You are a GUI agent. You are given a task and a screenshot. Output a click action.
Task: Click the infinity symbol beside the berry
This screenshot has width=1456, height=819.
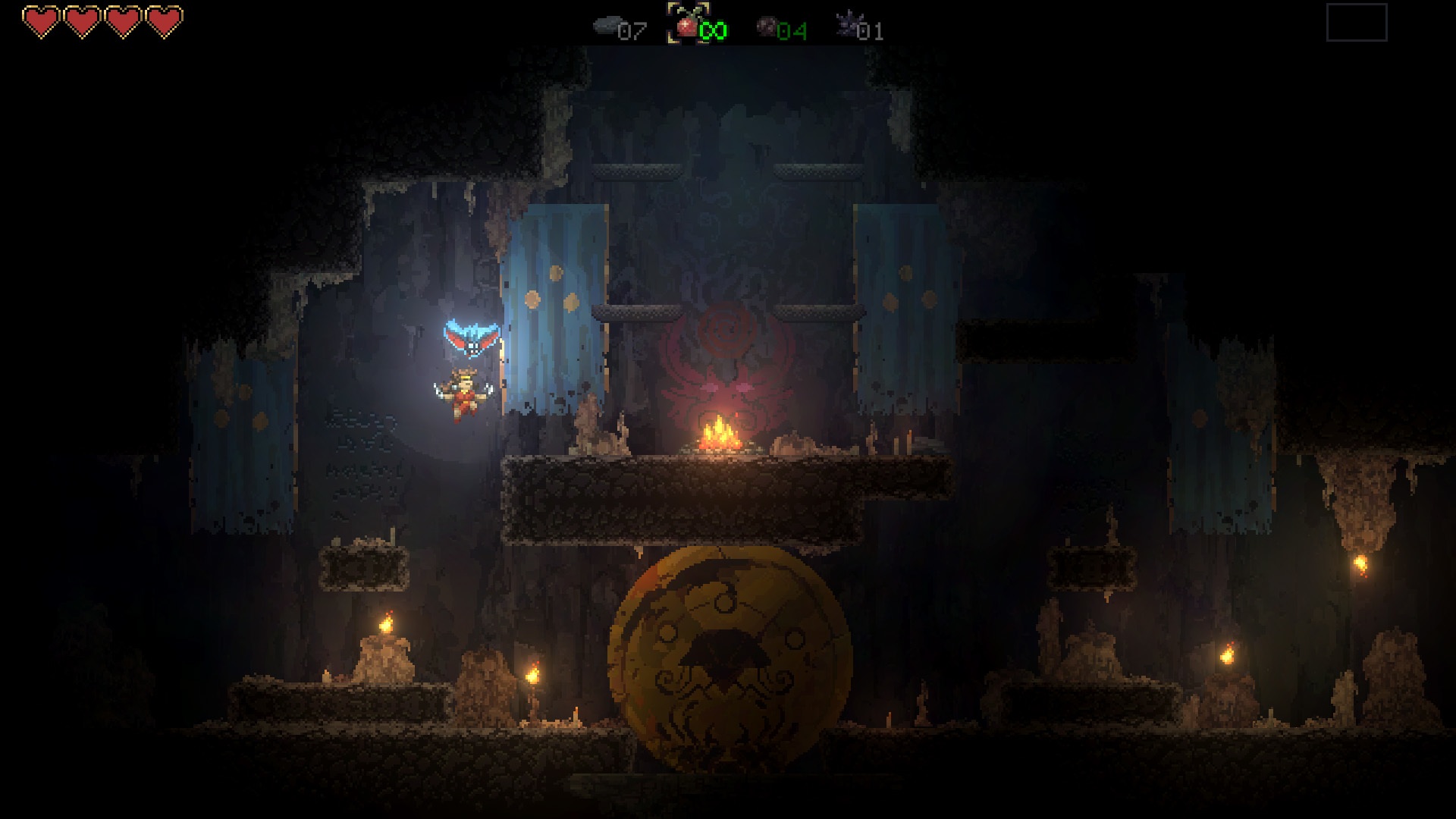tap(711, 29)
